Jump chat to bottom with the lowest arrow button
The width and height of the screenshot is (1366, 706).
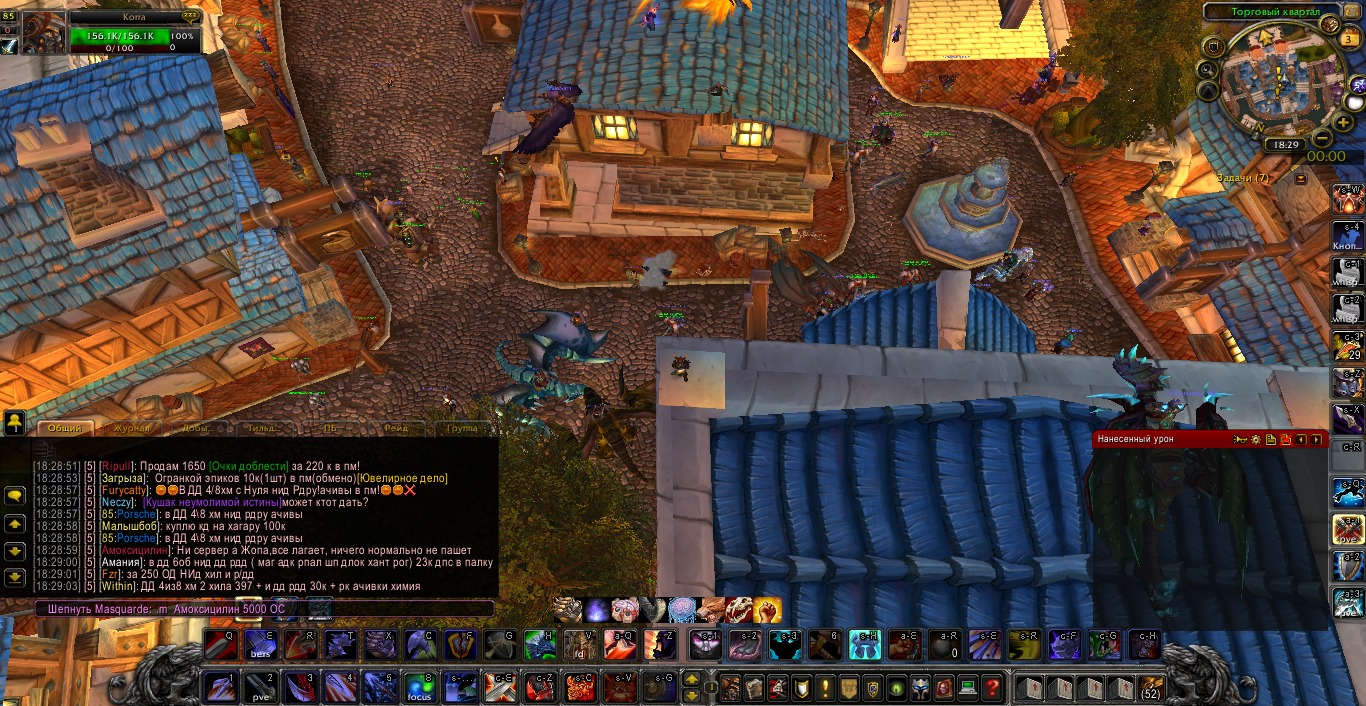click(x=15, y=577)
